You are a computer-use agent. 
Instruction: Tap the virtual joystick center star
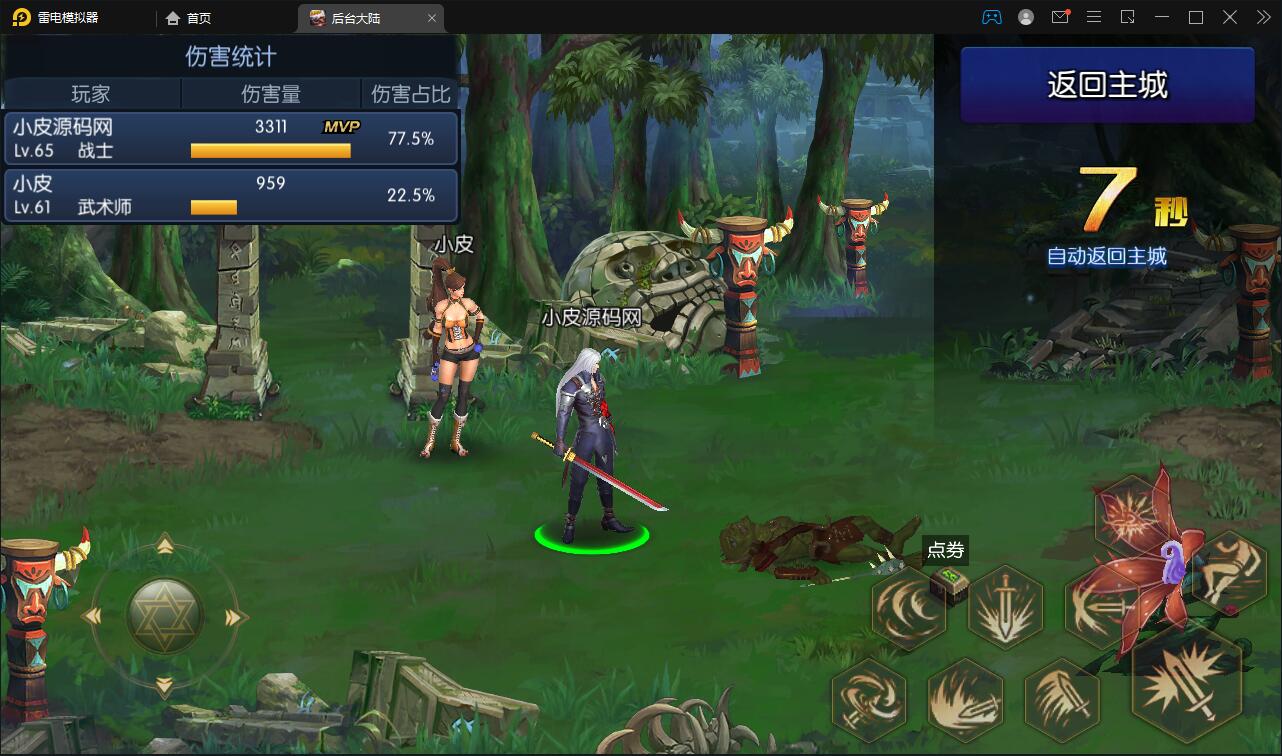pyautogui.click(x=165, y=616)
